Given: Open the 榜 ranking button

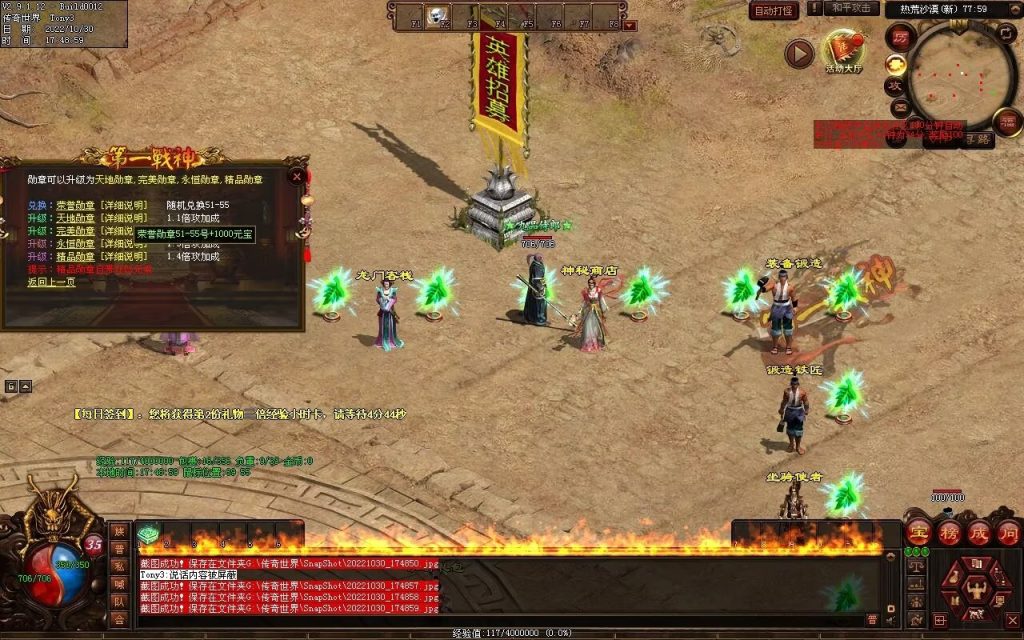Looking at the screenshot, I should [x=950, y=533].
